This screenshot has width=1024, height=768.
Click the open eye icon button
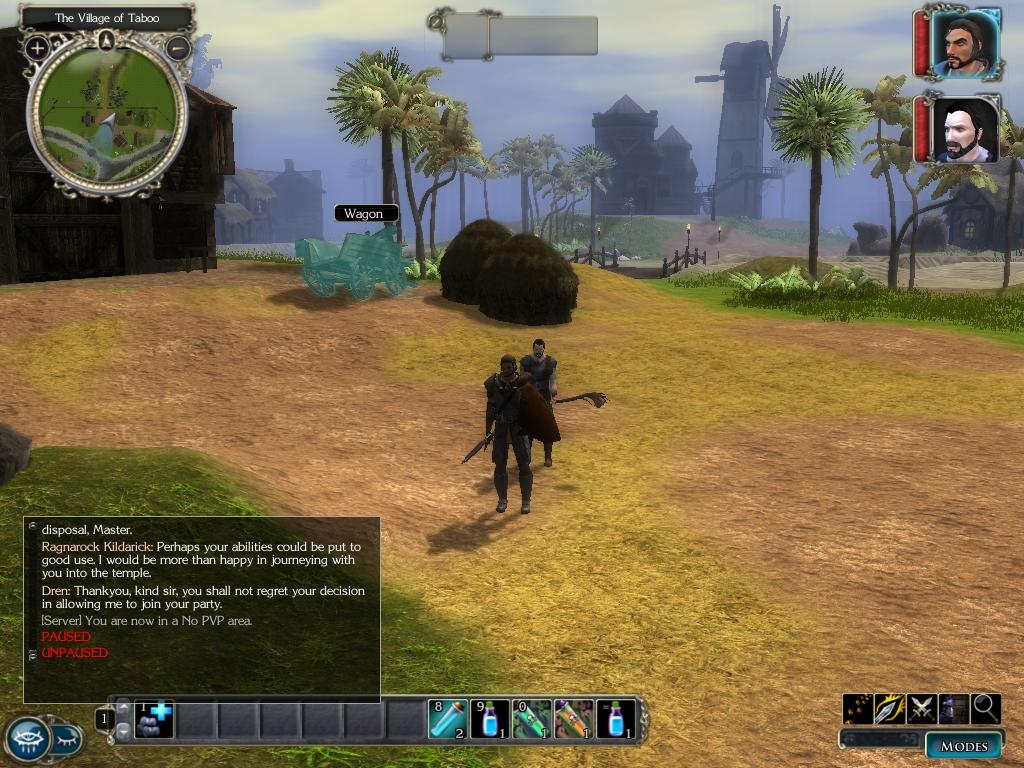coord(28,740)
